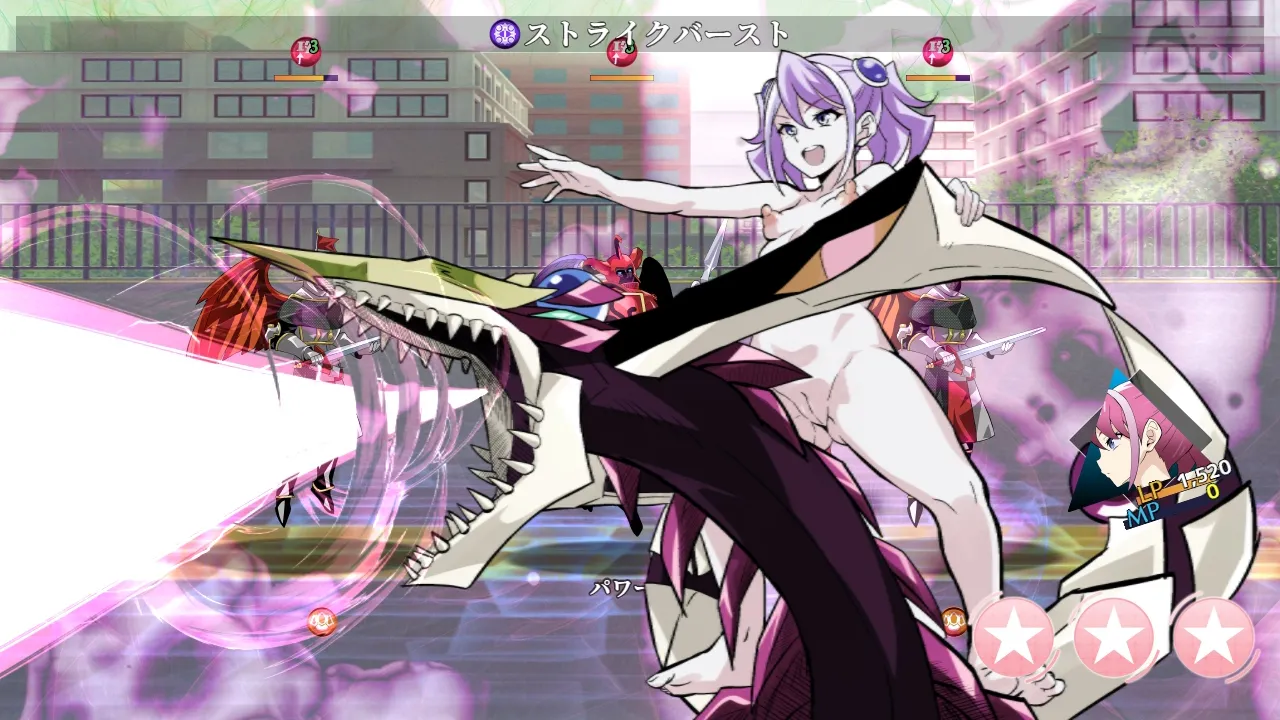This screenshot has height=720, width=1280.
Task: Click the purple skill icon beside ストライクバースト
Action: 505,34
